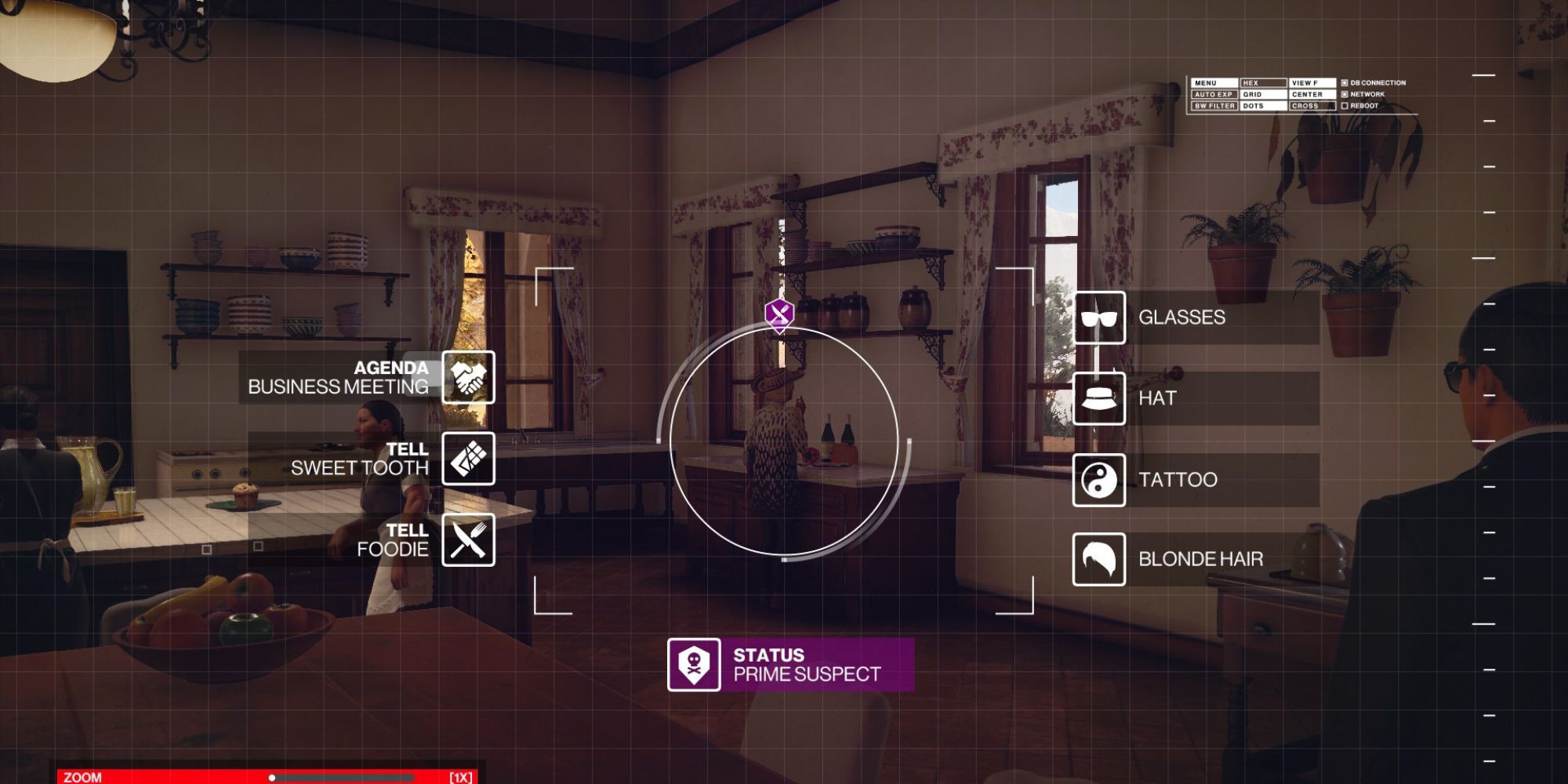Screen dimensions: 1568x784
Task: Open the MENU item in the camera overlay
Action: 1214,82
